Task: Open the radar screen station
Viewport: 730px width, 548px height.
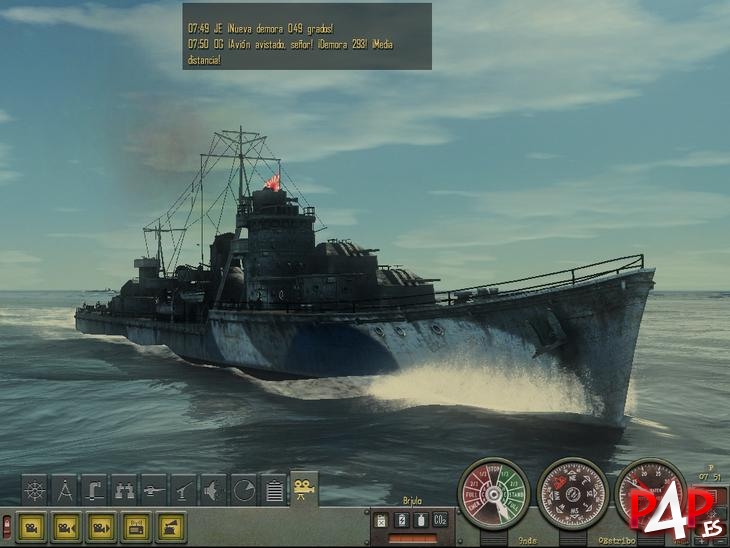Action: click(244, 490)
